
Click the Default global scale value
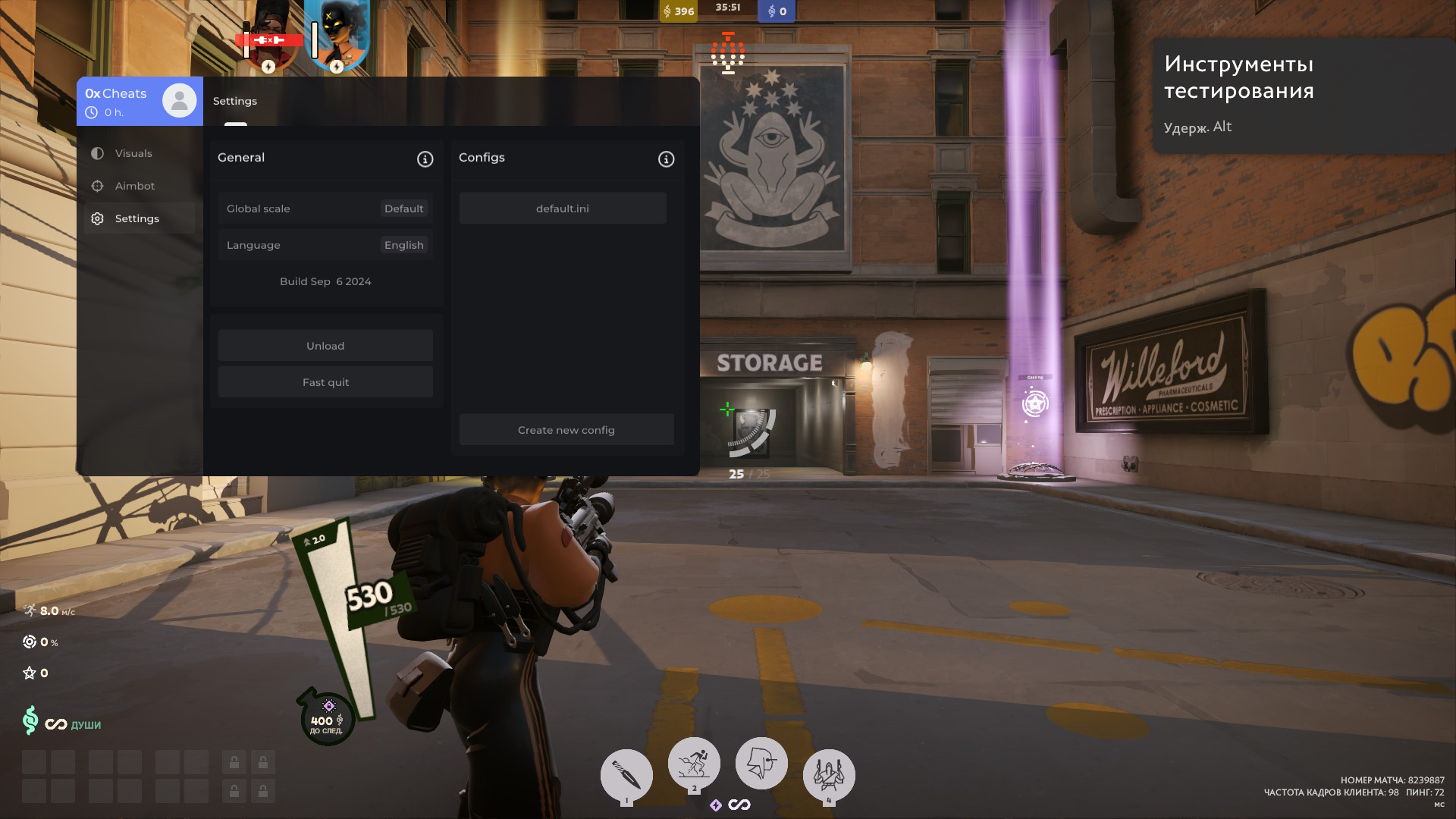403,208
